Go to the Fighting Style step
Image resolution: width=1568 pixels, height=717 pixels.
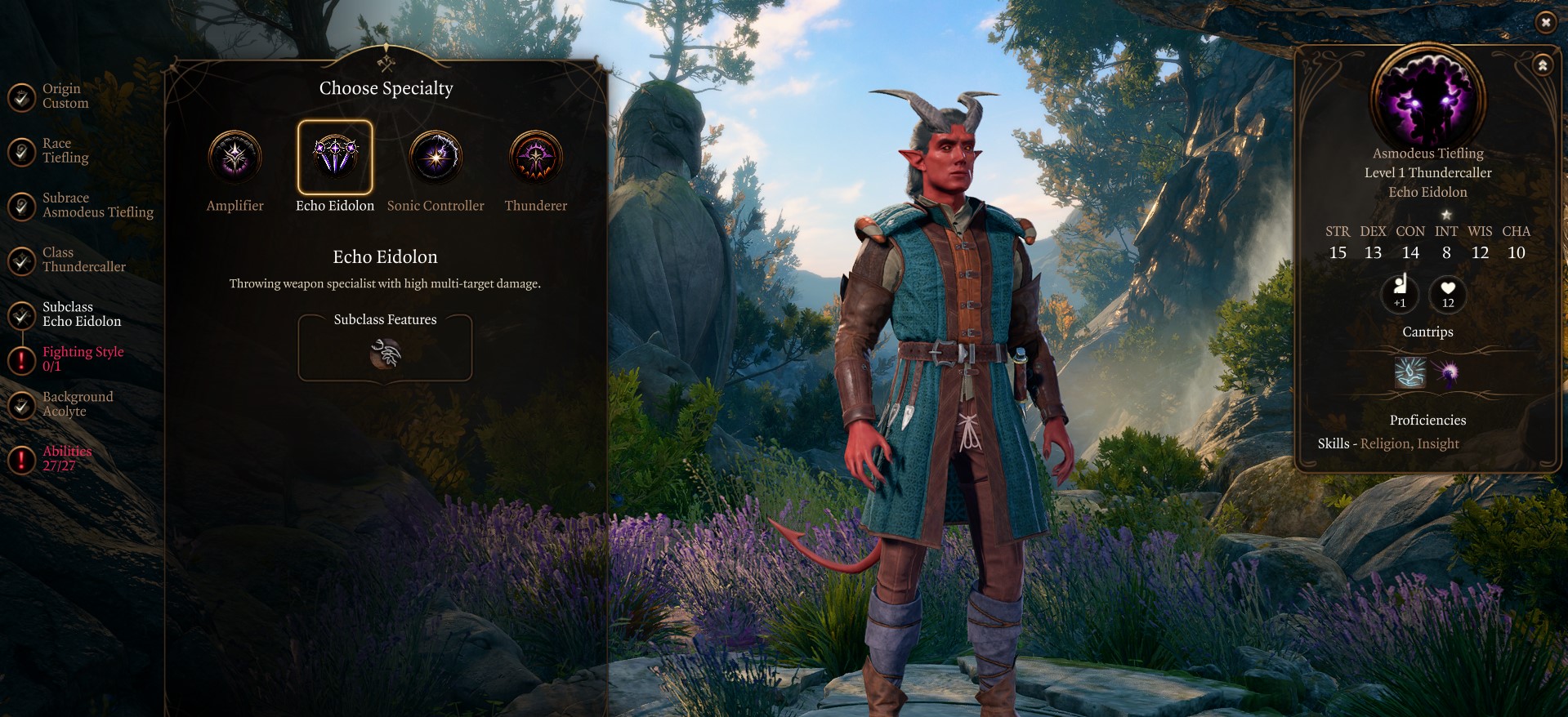pyautogui.click(x=82, y=358)
